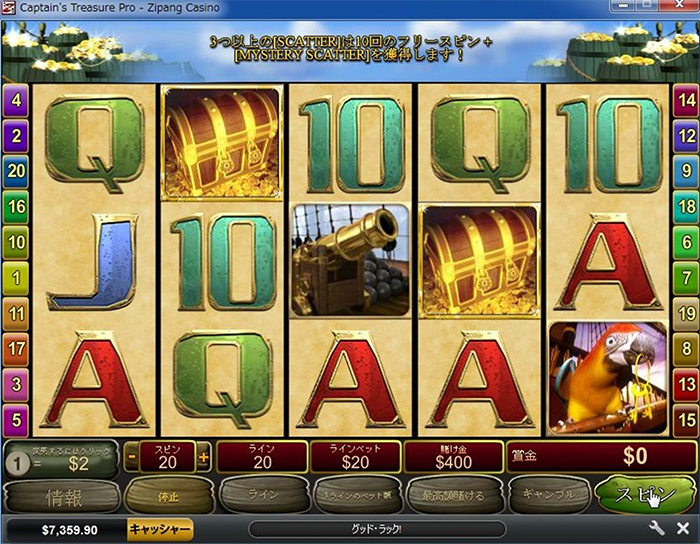
Task: Decrease spin count with the minus button
Action: tap(132, 458)
